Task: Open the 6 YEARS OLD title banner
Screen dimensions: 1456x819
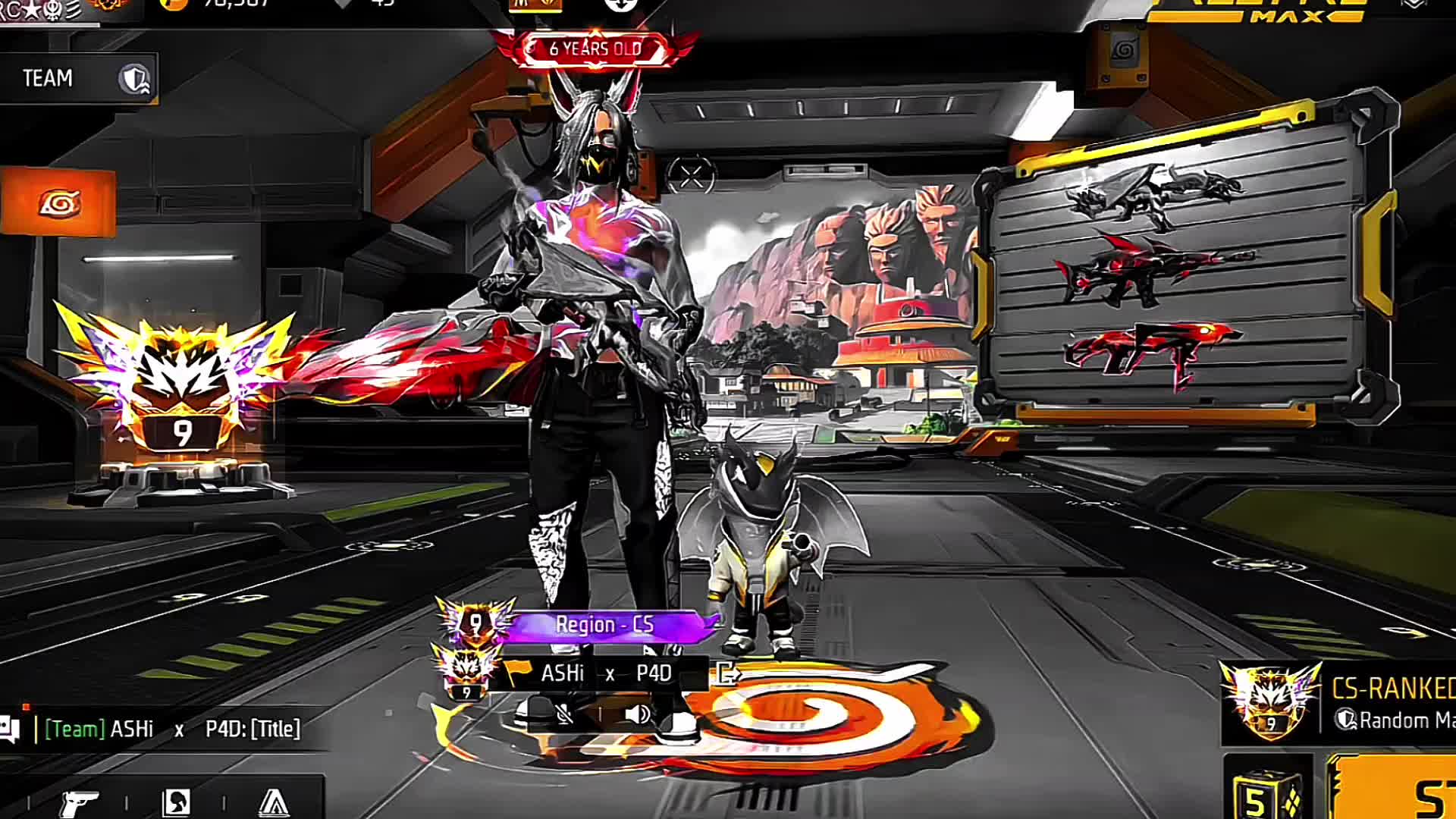Action: click(595, 49)
